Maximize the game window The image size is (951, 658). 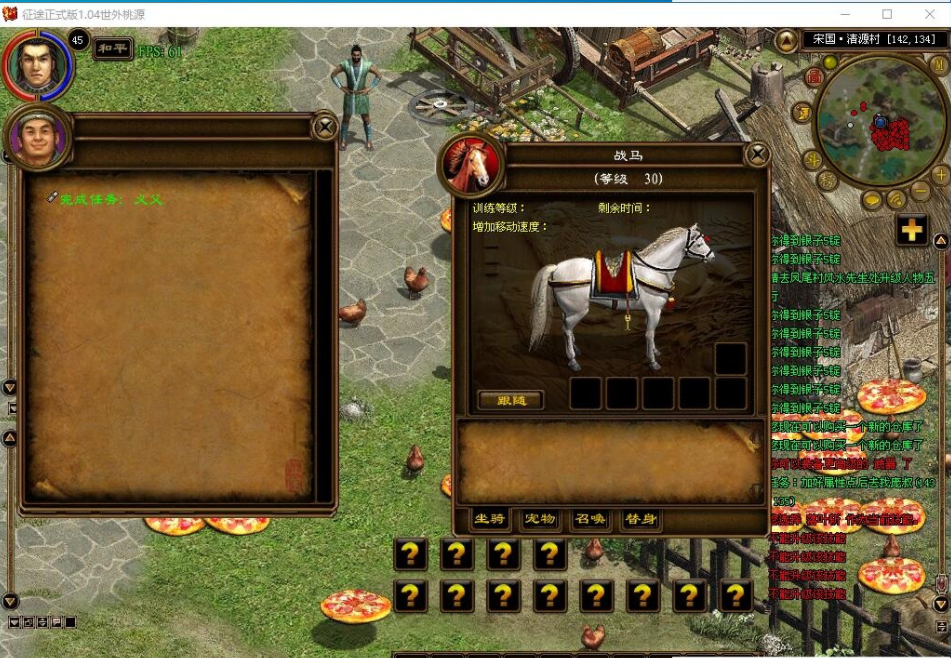[x=887, y=14]
